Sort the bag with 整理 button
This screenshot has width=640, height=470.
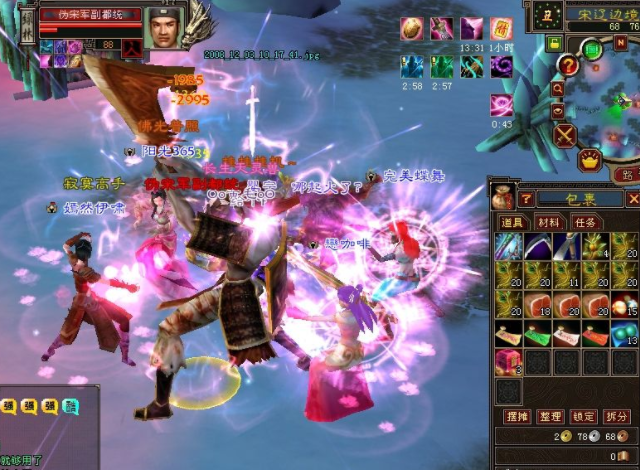click(x=549, y=415)
